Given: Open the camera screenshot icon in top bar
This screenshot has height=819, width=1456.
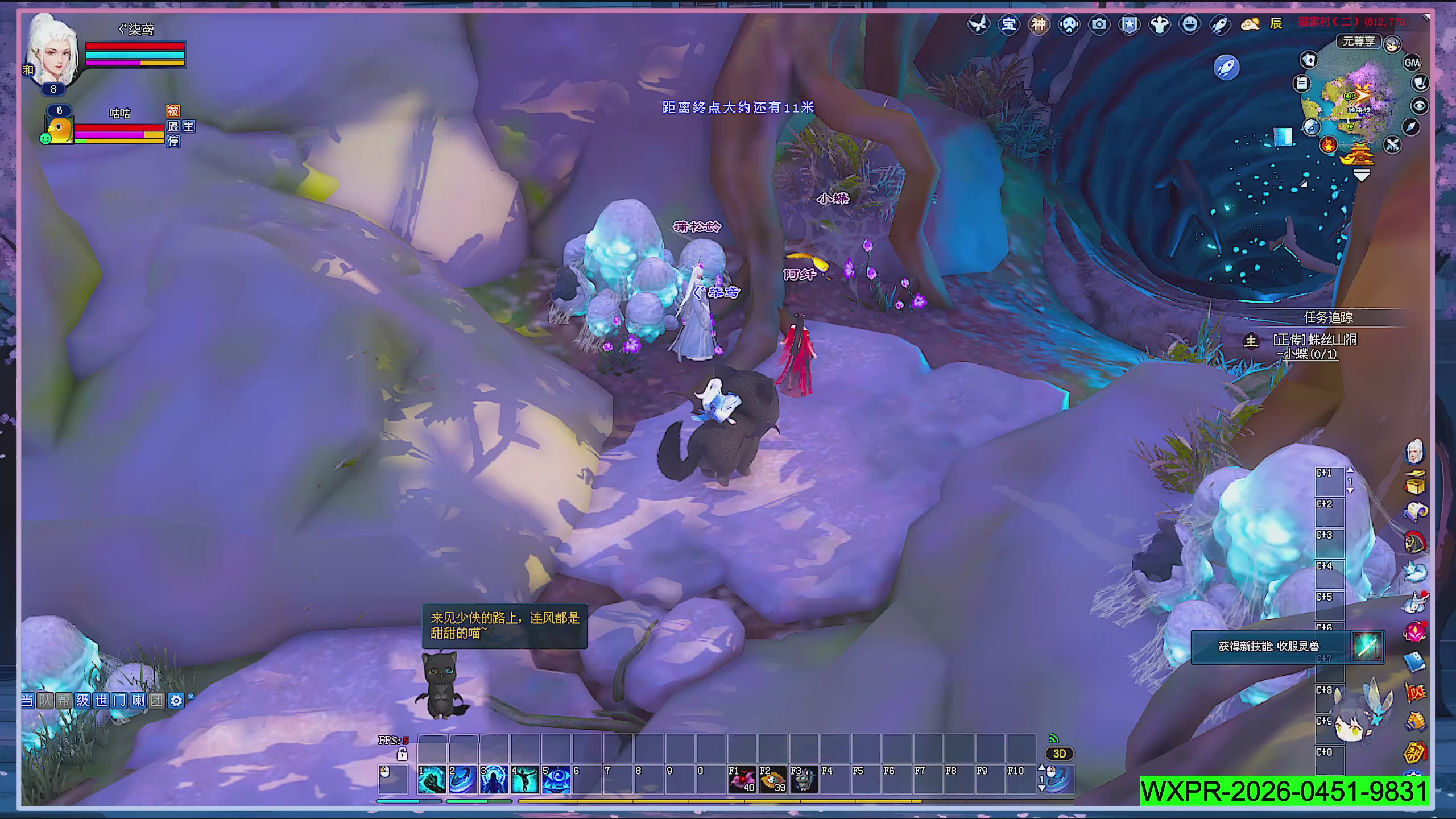Looking at the screenshot, I should click(x=1099, y=24).
